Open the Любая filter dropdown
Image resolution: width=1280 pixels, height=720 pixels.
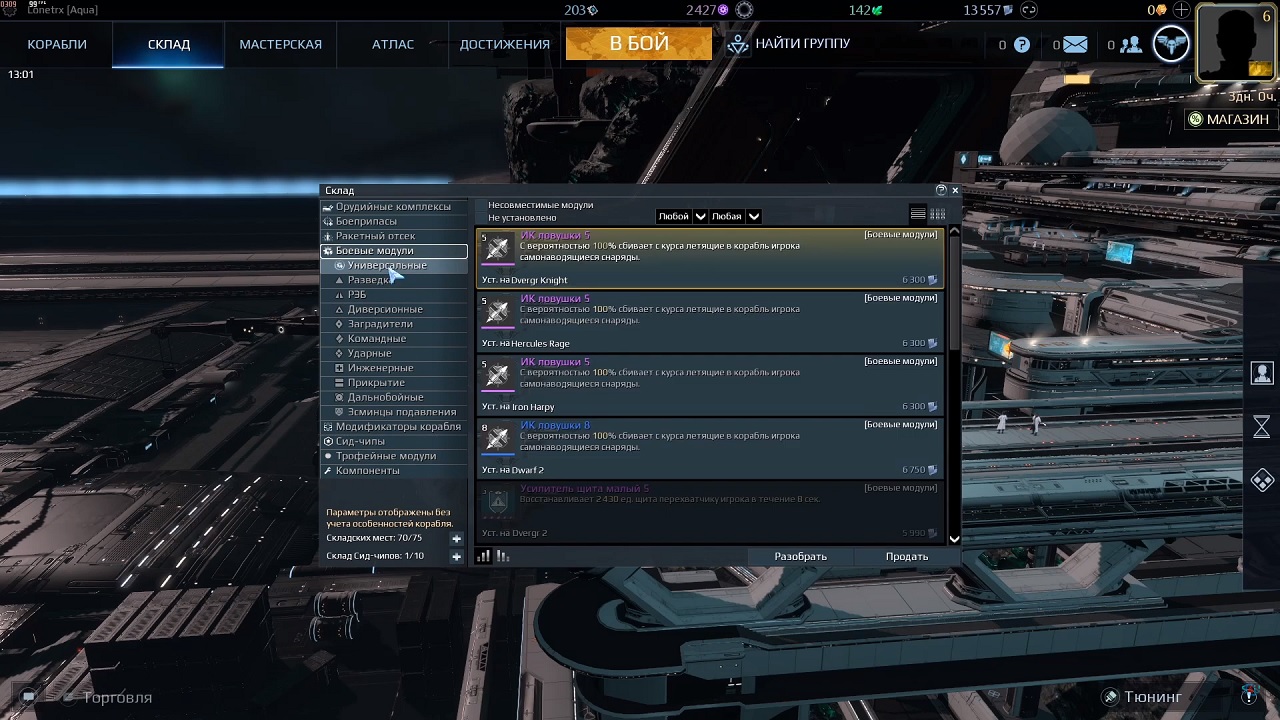tap(735, 216)
